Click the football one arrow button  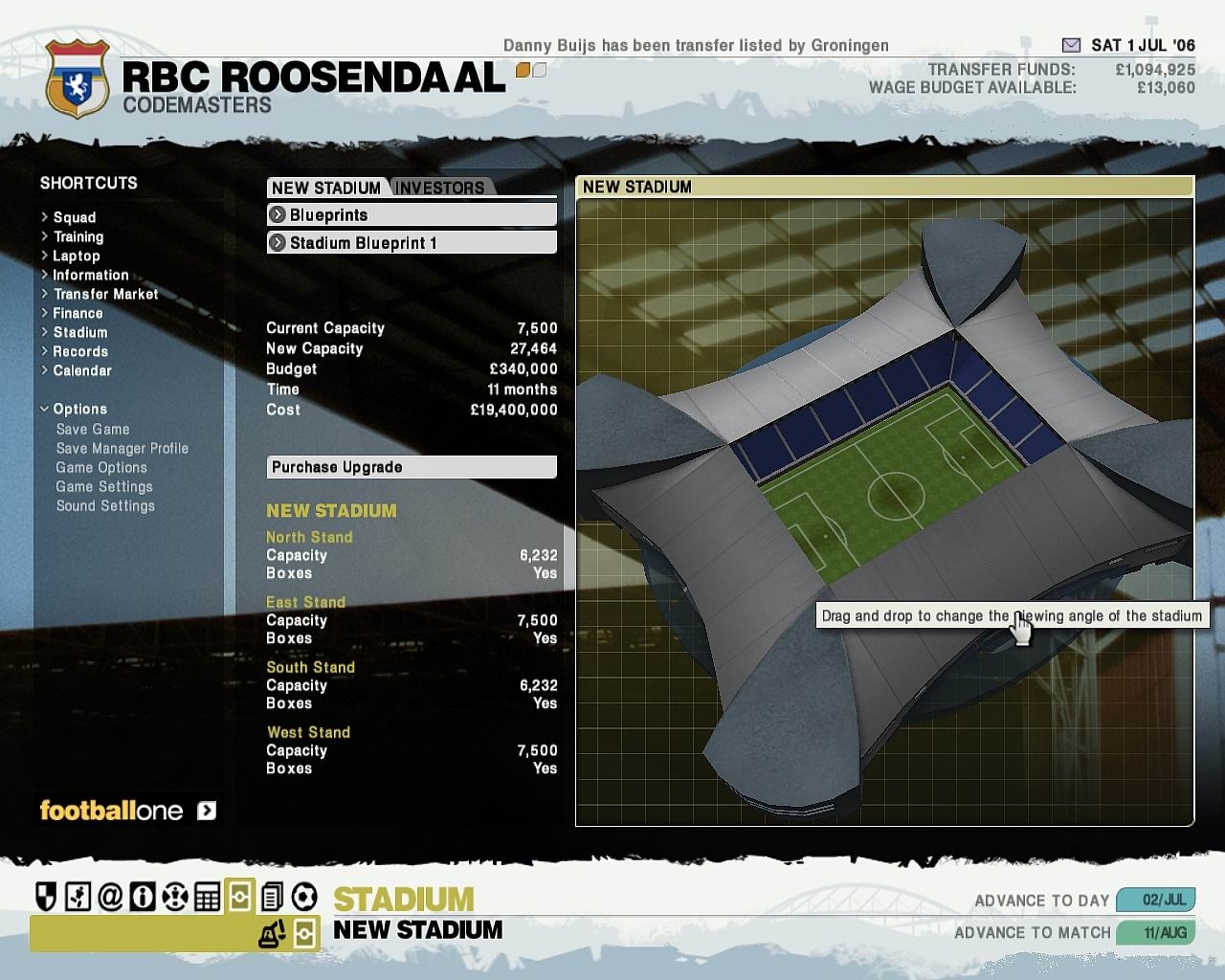pyautogui.click(x=207, y=812)
